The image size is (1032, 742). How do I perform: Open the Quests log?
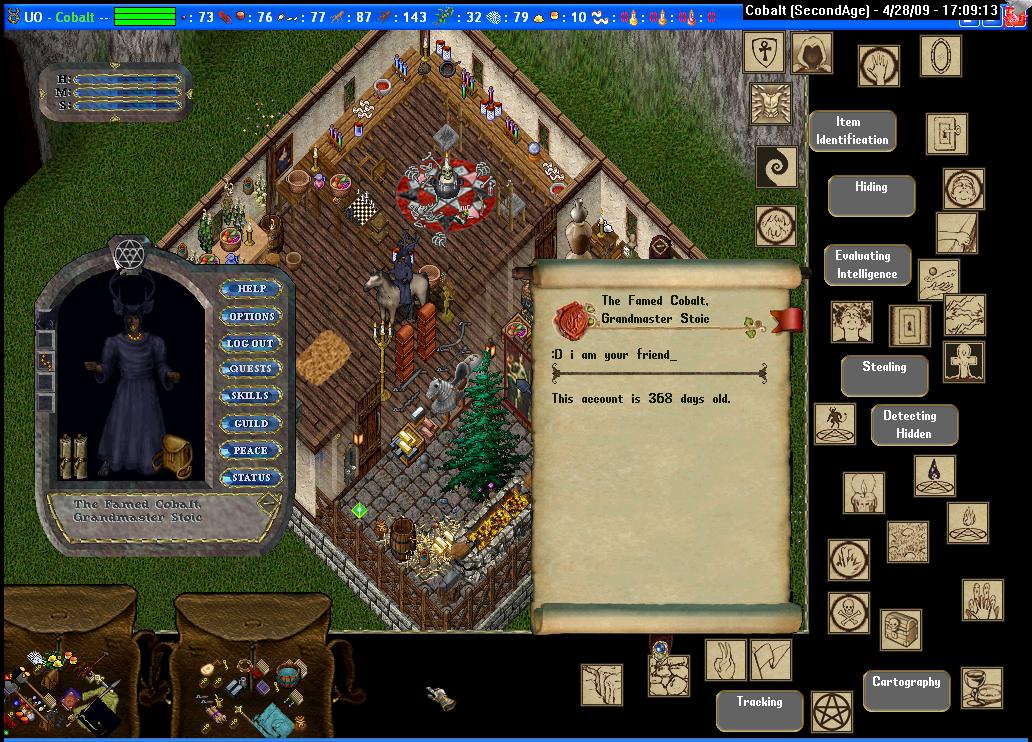click(250, 369)
